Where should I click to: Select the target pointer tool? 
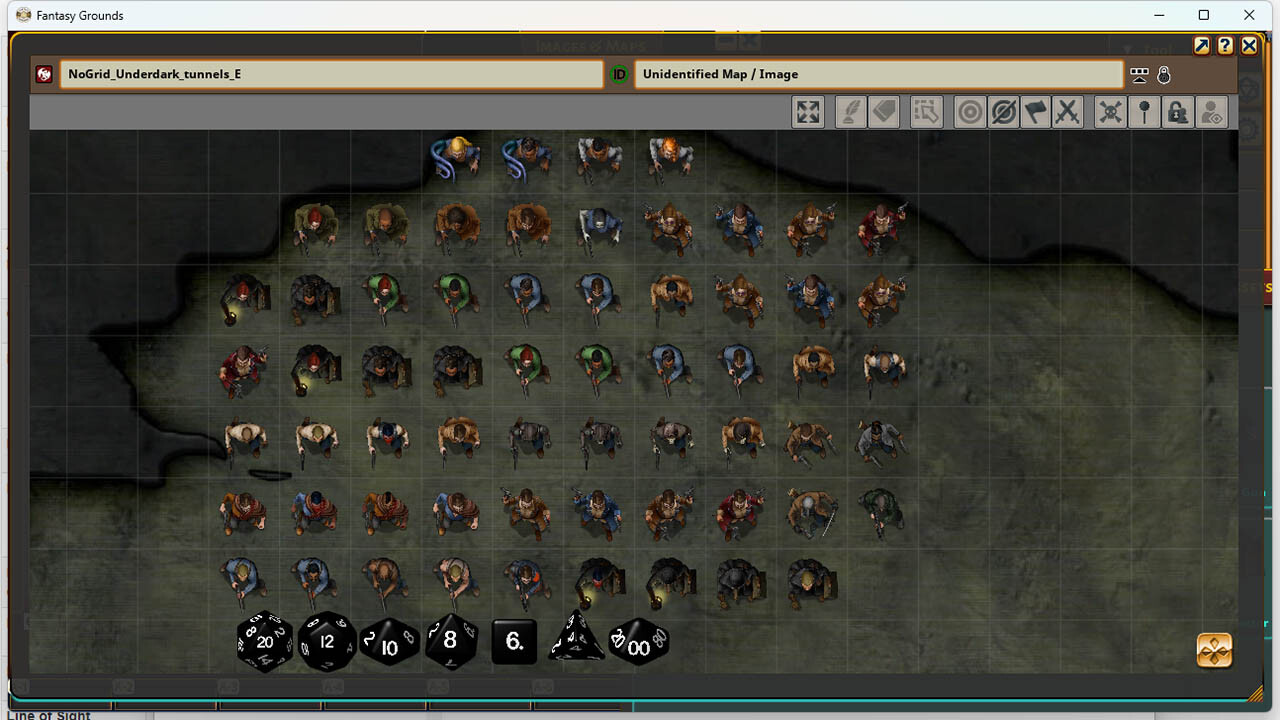(968, 111)
